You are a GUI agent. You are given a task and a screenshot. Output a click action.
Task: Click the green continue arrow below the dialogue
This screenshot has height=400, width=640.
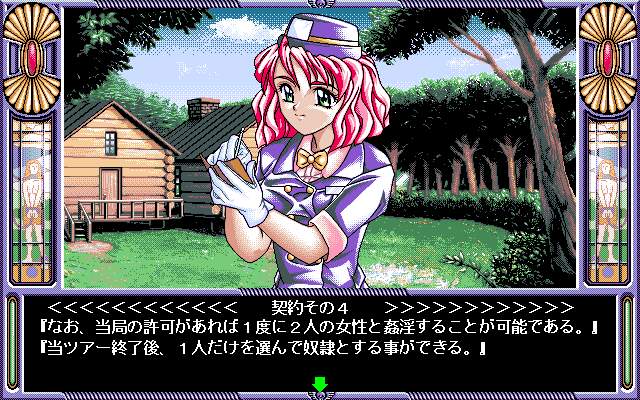[320, 383]
